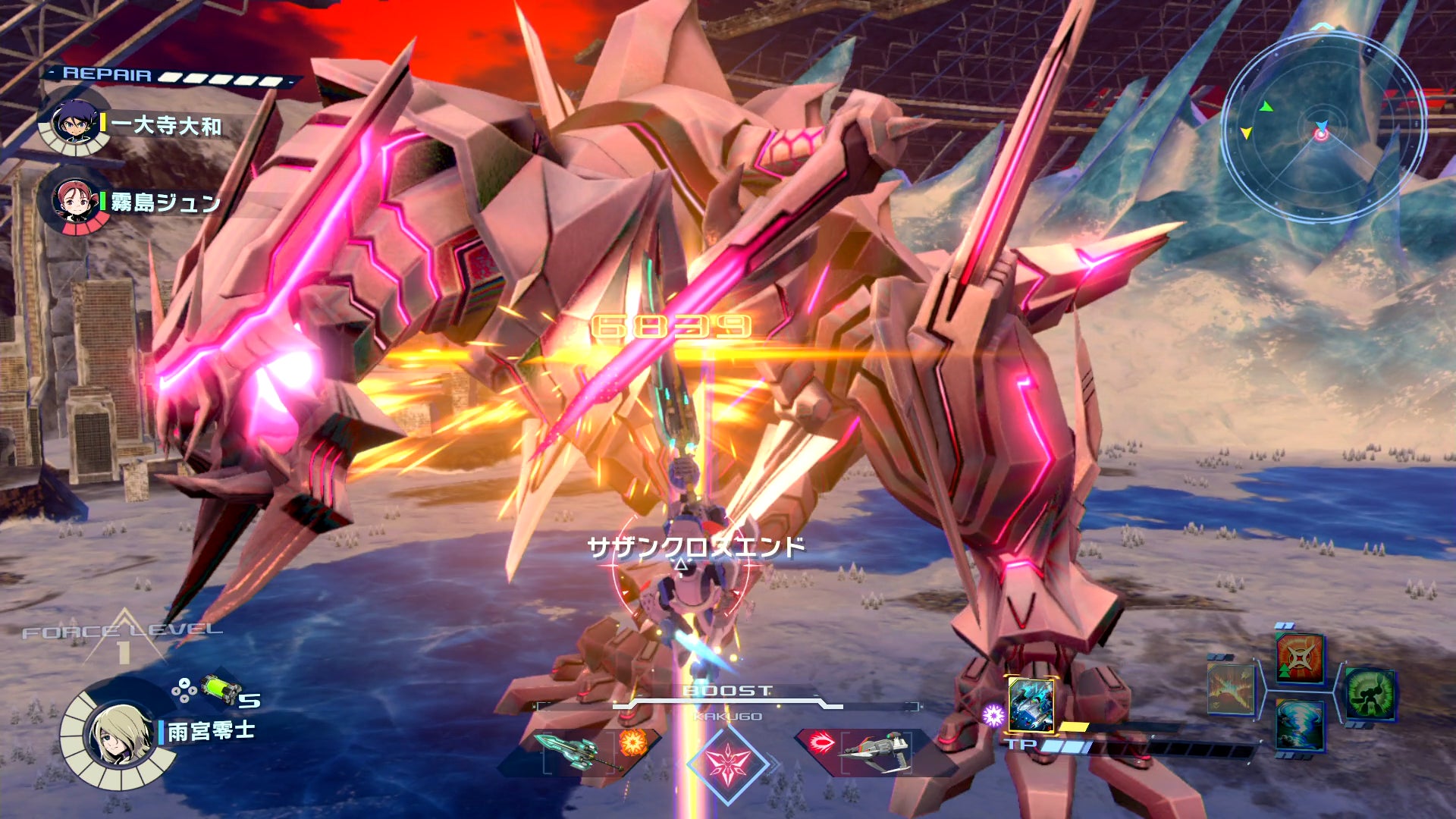Select ally portrait 一大寺大和
Screen dimensions: 1456x819
(74, 124)
